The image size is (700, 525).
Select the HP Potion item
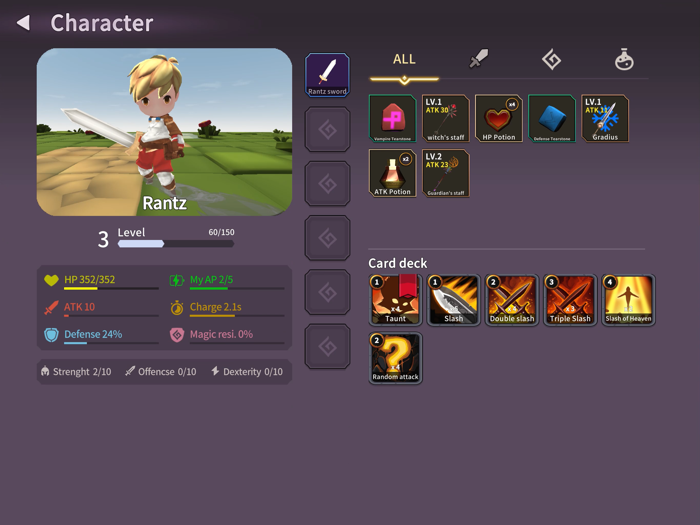(499, 119)
